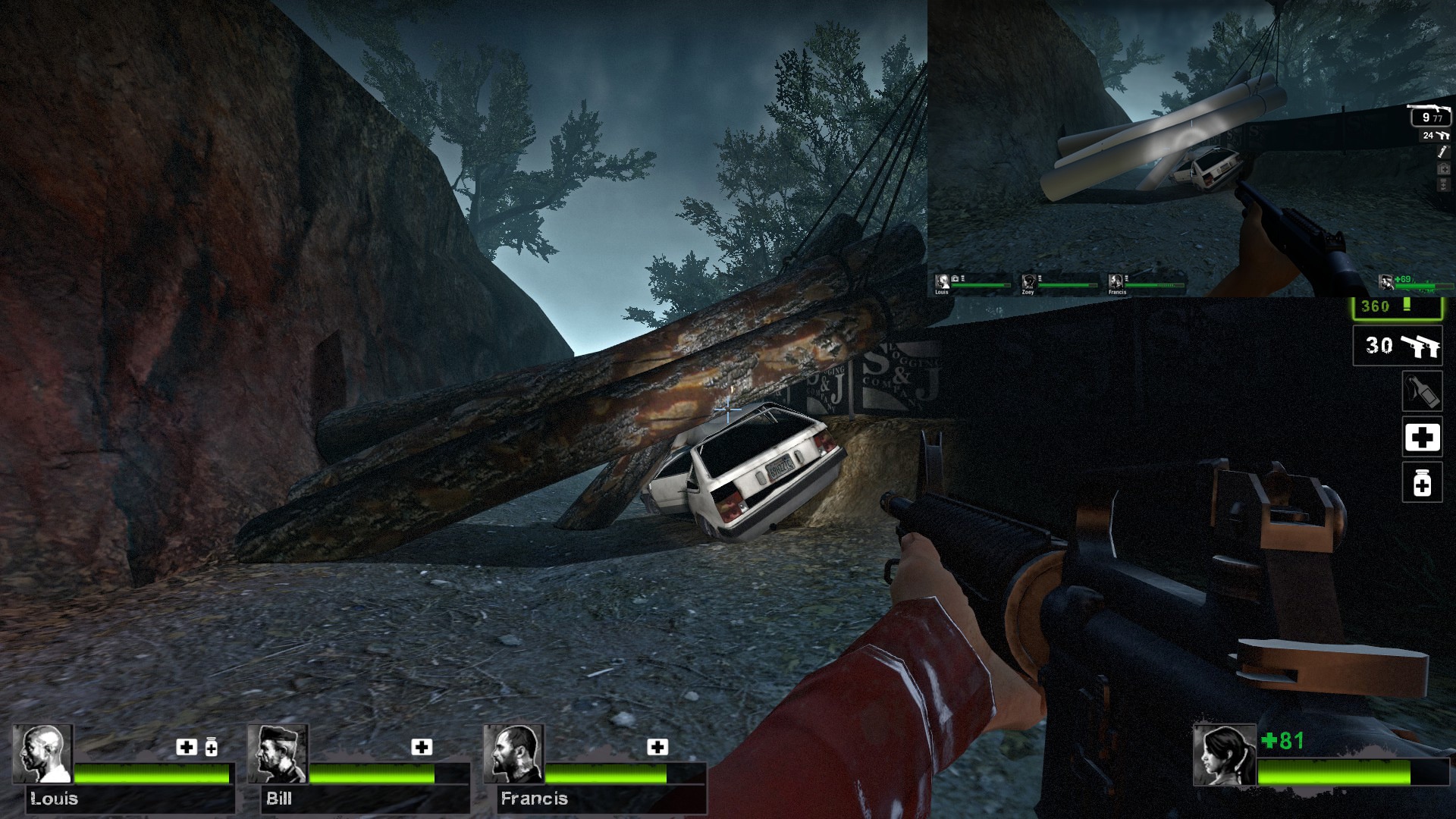Viewport: 1456px width, 819px height.
Task: Click the first aid kit icon in Zoey's top HUD
Action: tap(1443, 168)
